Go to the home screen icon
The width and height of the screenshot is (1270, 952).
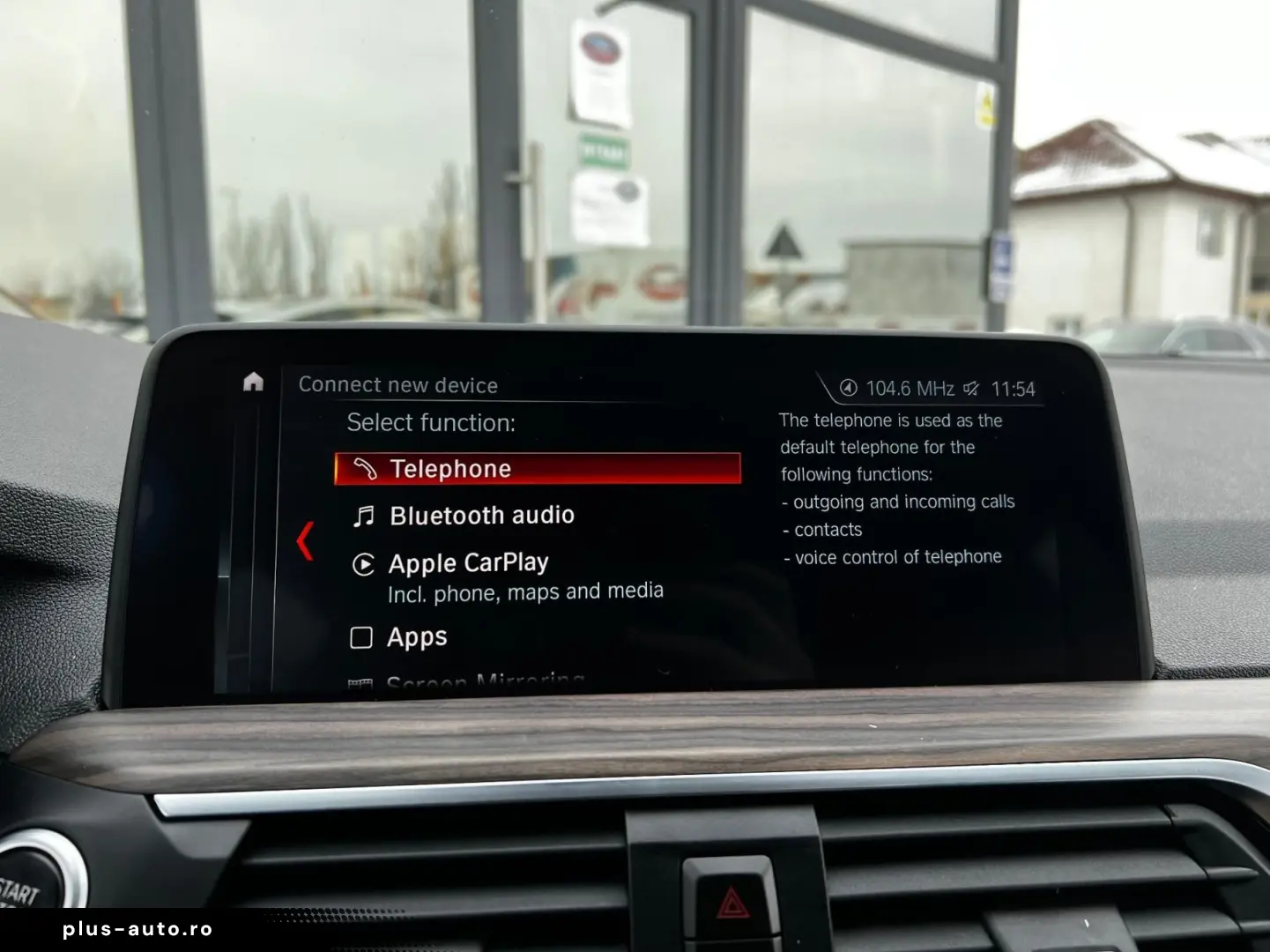point(253,382)
